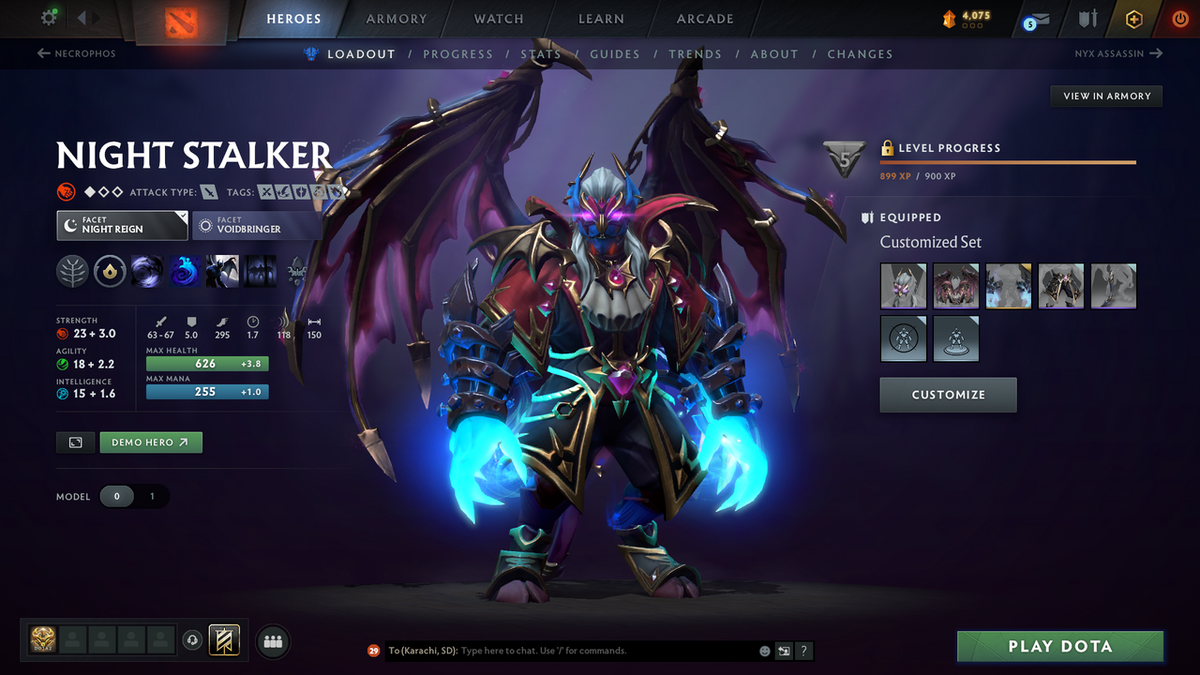The height and width of the screenshot is (675, 1200).
Task: Click View in Armory
Action: tap(1106, 96)
